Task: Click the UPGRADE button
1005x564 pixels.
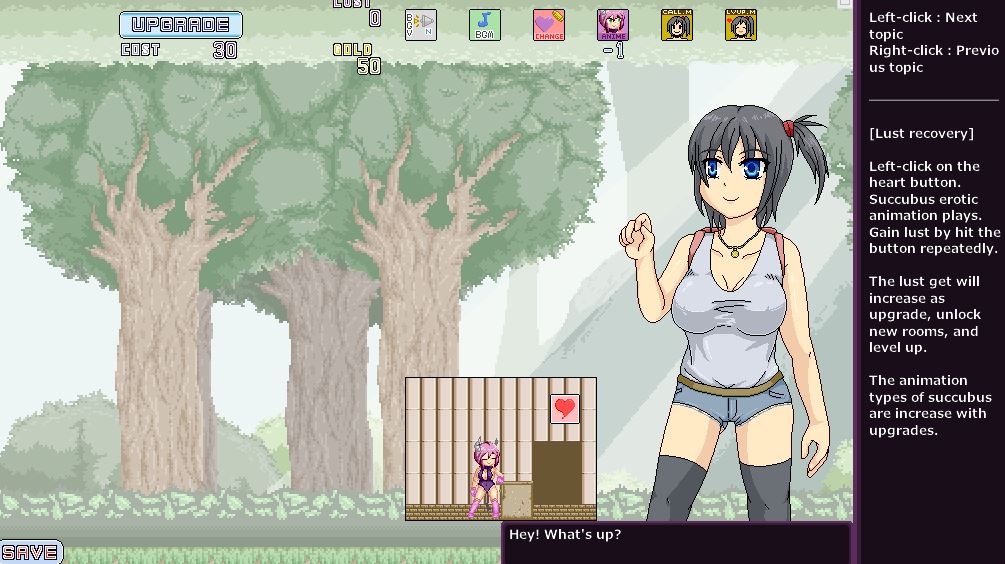Action: point(181,25)
